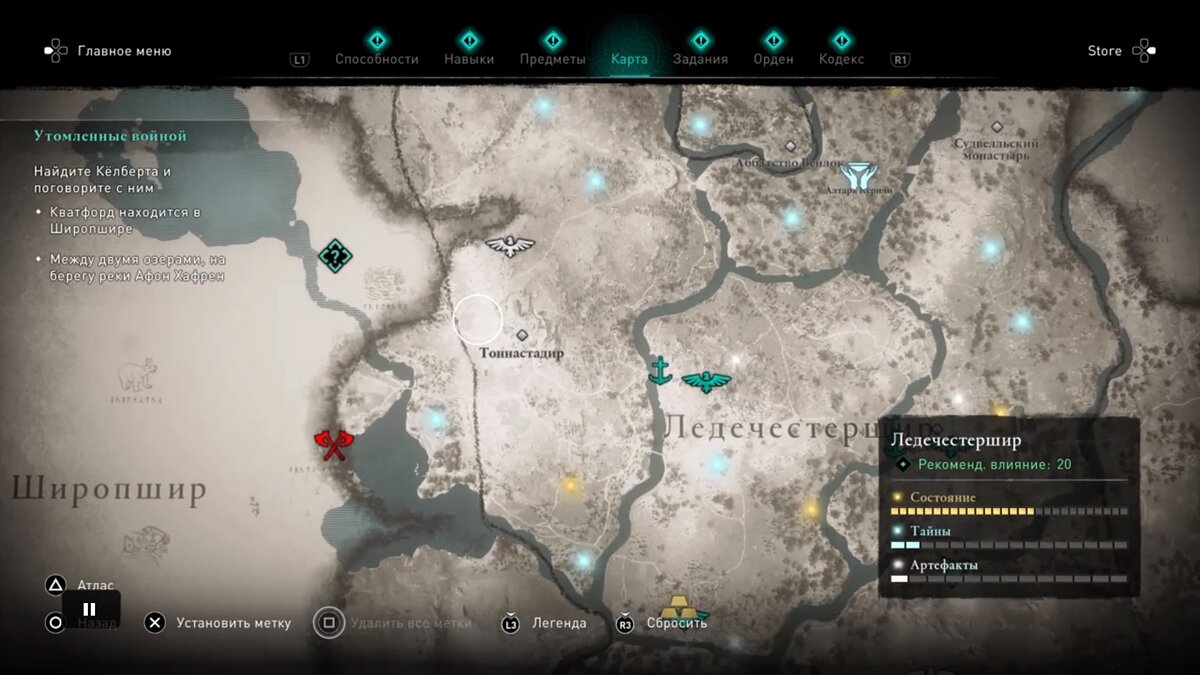Select the Утомленные войной quest tracker
The image size is (1200, 675).
click(x=110, y=136)
